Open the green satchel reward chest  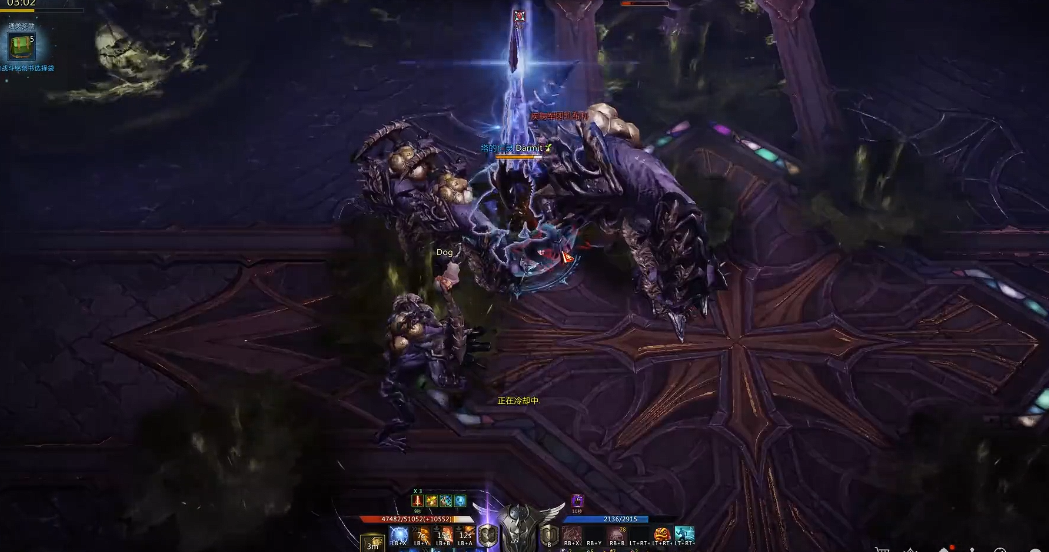[x=19, y=46]
